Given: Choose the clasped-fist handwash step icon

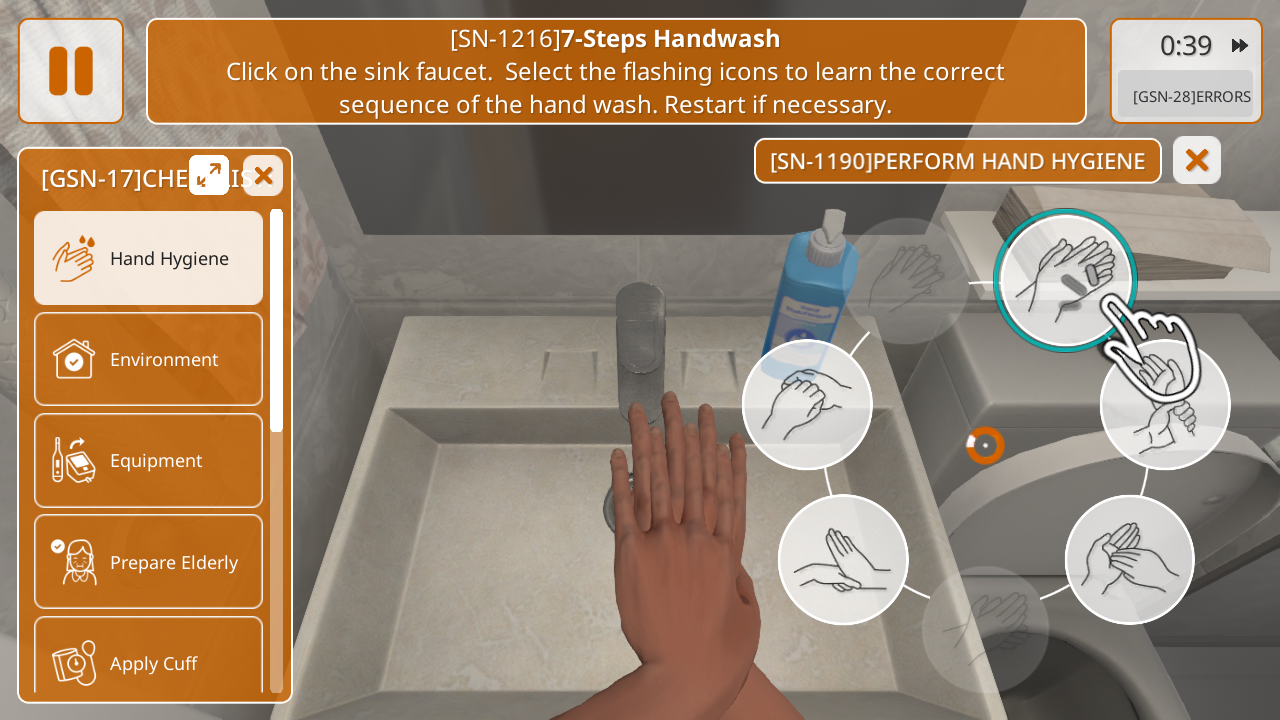Looking at the screenshot, I should point(807,404).
